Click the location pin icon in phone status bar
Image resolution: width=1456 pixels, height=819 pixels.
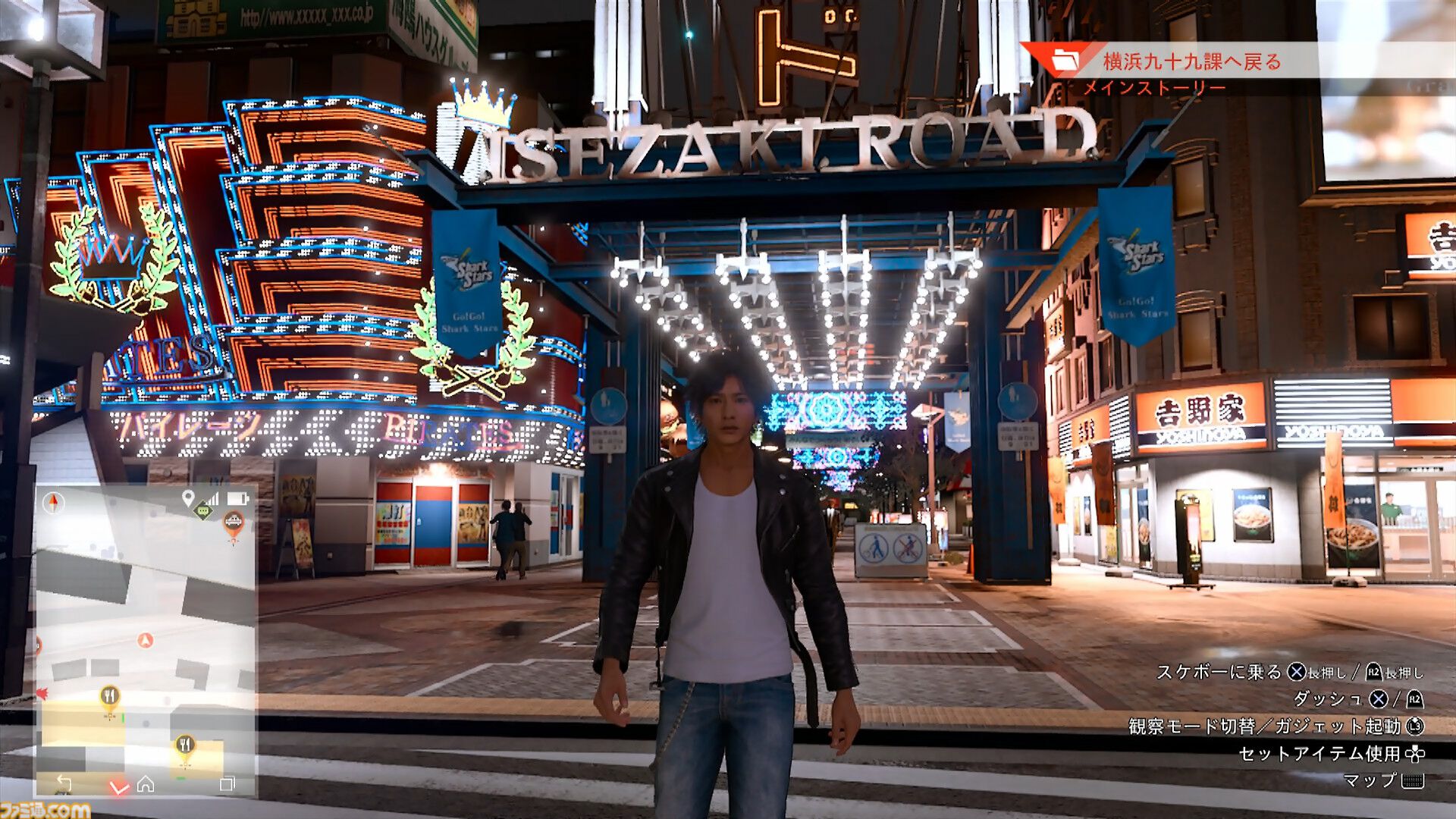click(188, 498)
